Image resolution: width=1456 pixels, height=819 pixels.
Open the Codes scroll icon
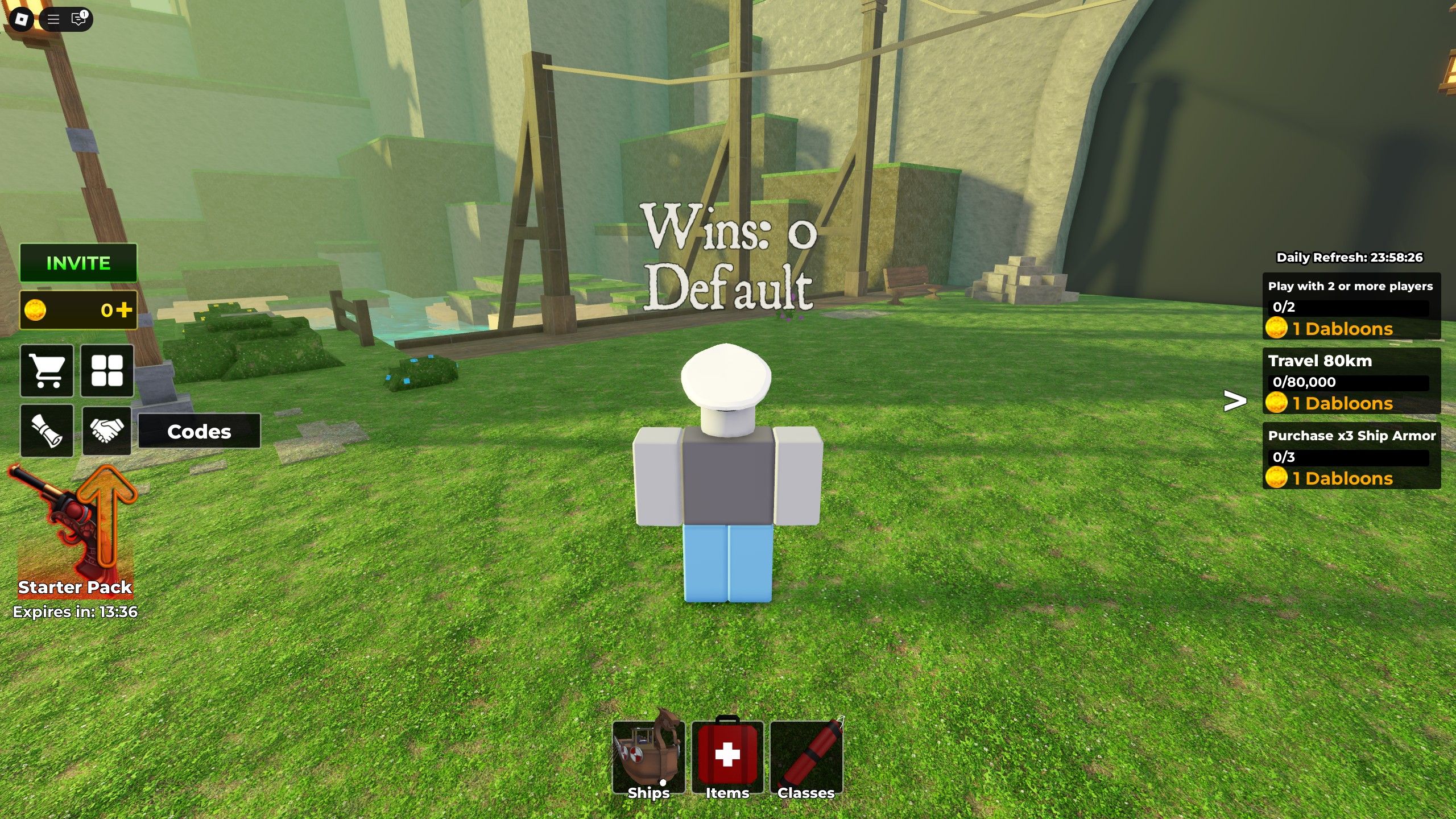[x=47, y=431]
